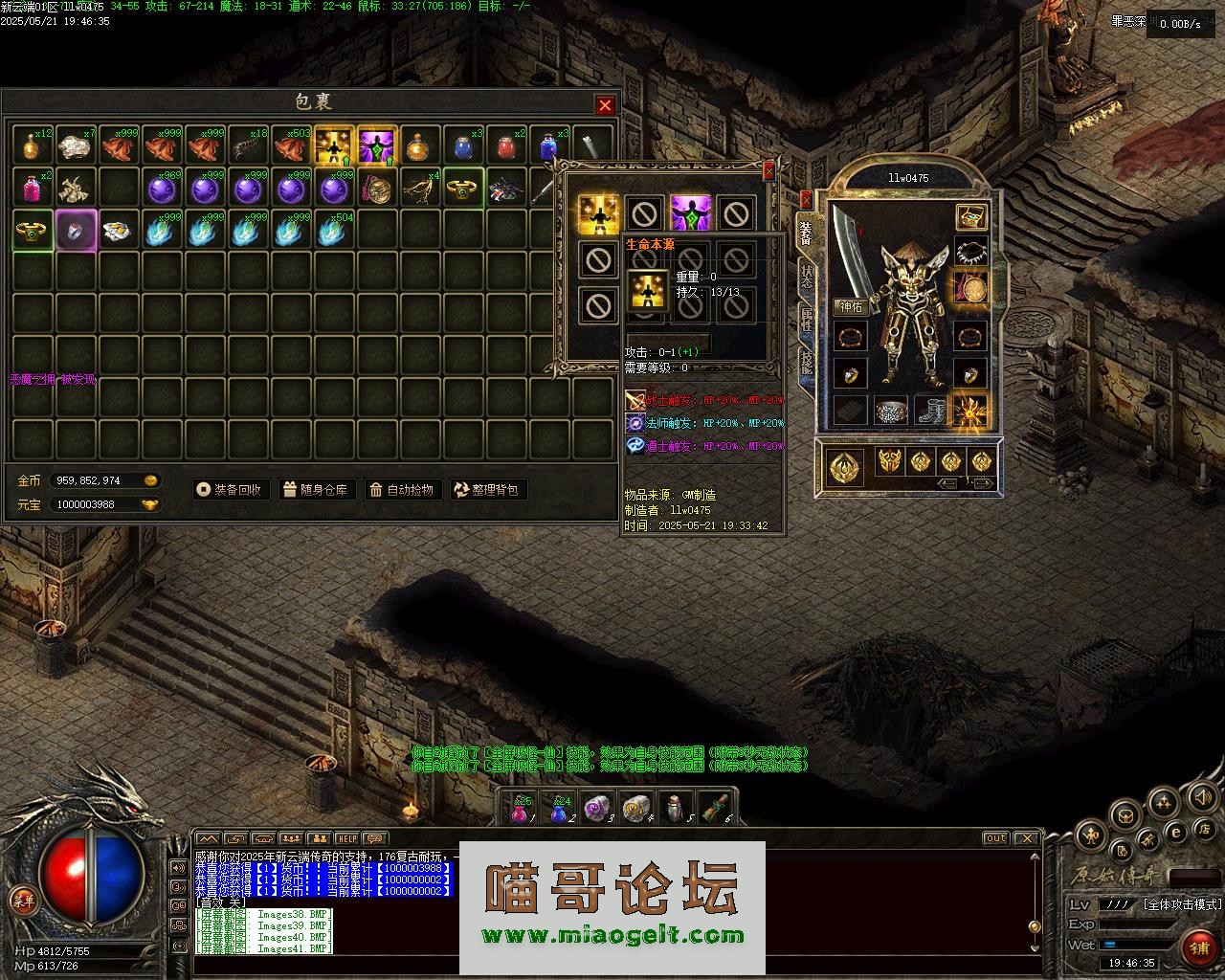Screen dimensions: 1225x980
Task: Click the 装备回收 equipment recycle button
Action: pyautogui.click(x=229, y=490)
